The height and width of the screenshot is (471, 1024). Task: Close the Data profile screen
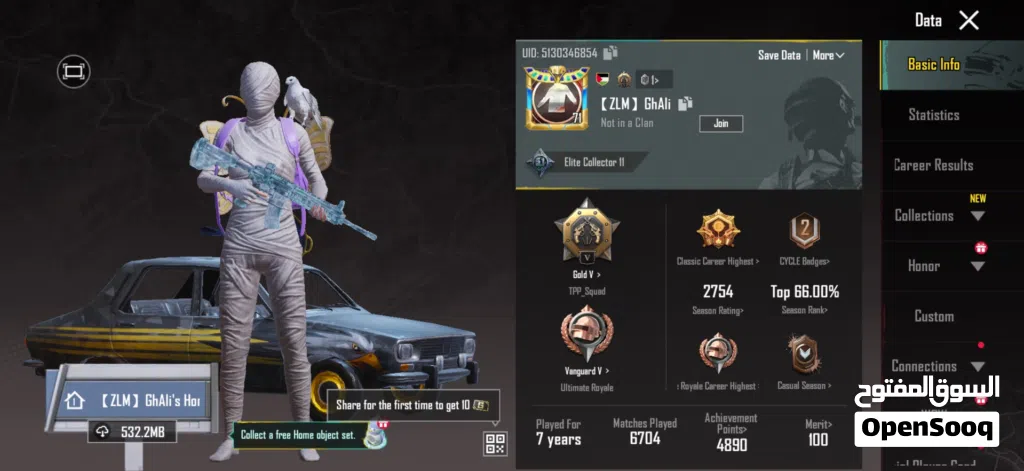pos(968,20)
